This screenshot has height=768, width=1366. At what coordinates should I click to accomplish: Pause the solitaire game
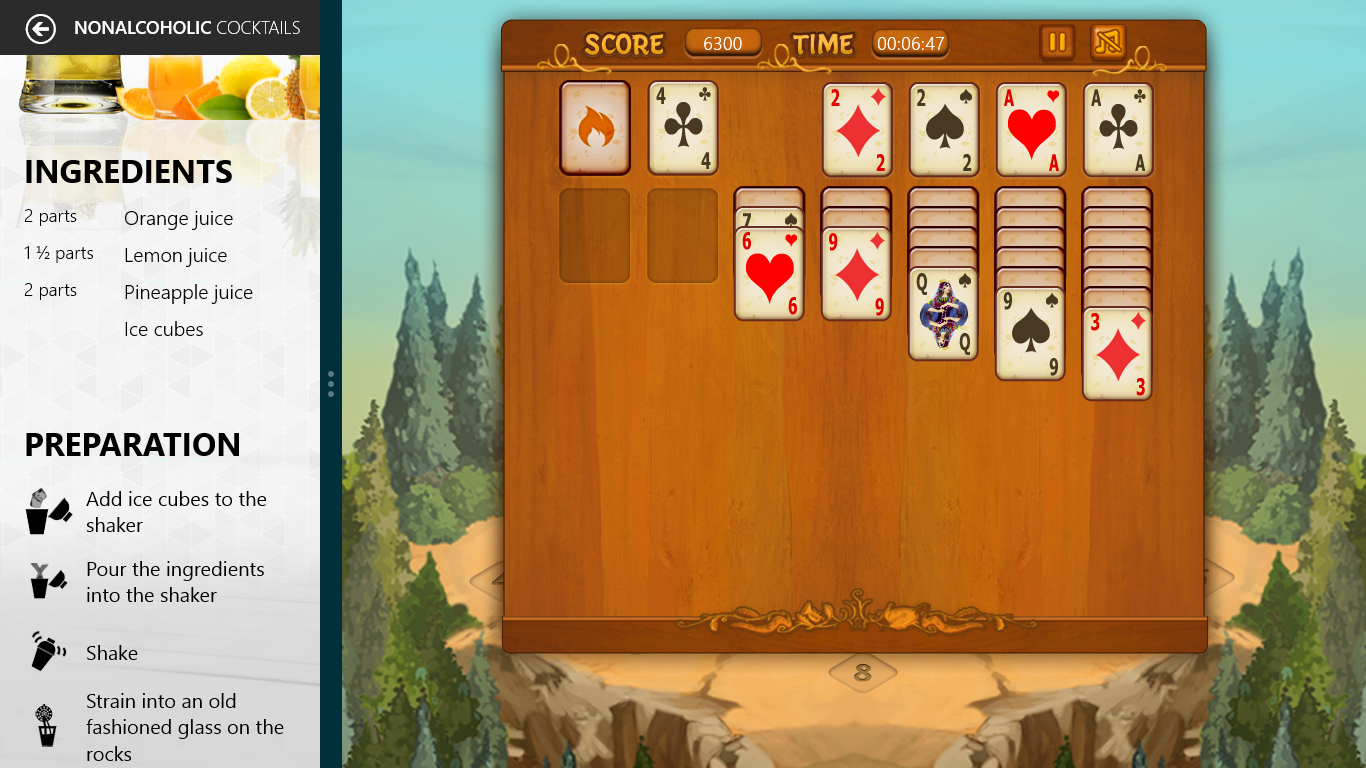coord(1057,43)
